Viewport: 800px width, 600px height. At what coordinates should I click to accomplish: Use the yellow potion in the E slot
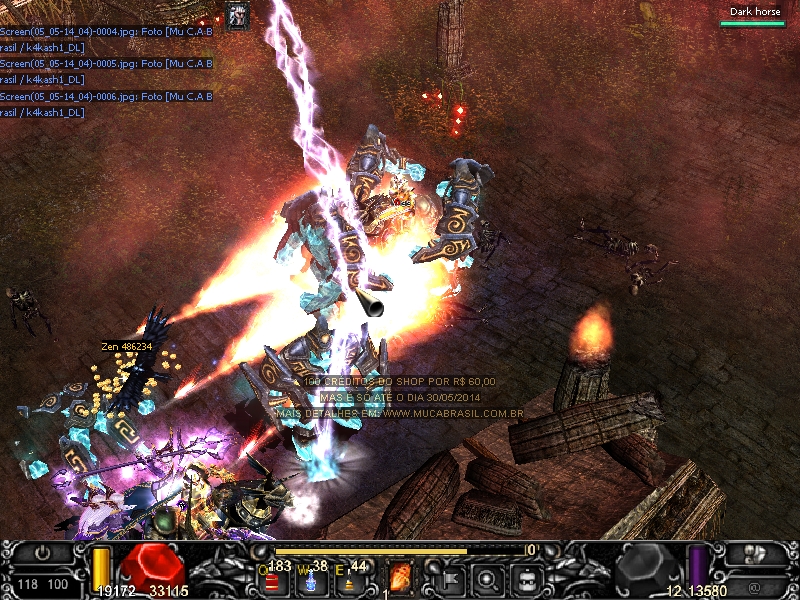click(349, 580)
